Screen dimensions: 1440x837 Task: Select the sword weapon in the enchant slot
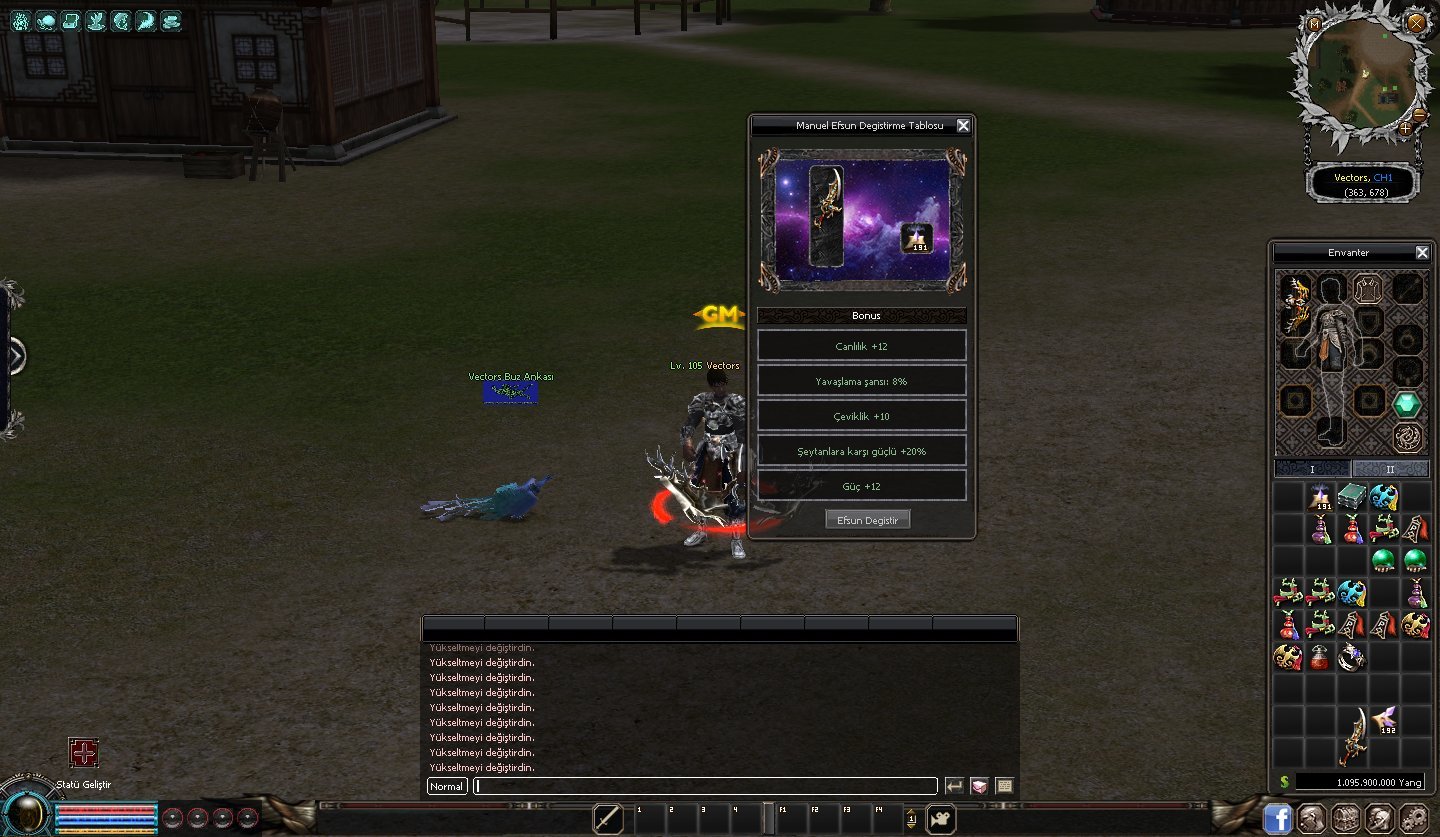tap(825, 216)
